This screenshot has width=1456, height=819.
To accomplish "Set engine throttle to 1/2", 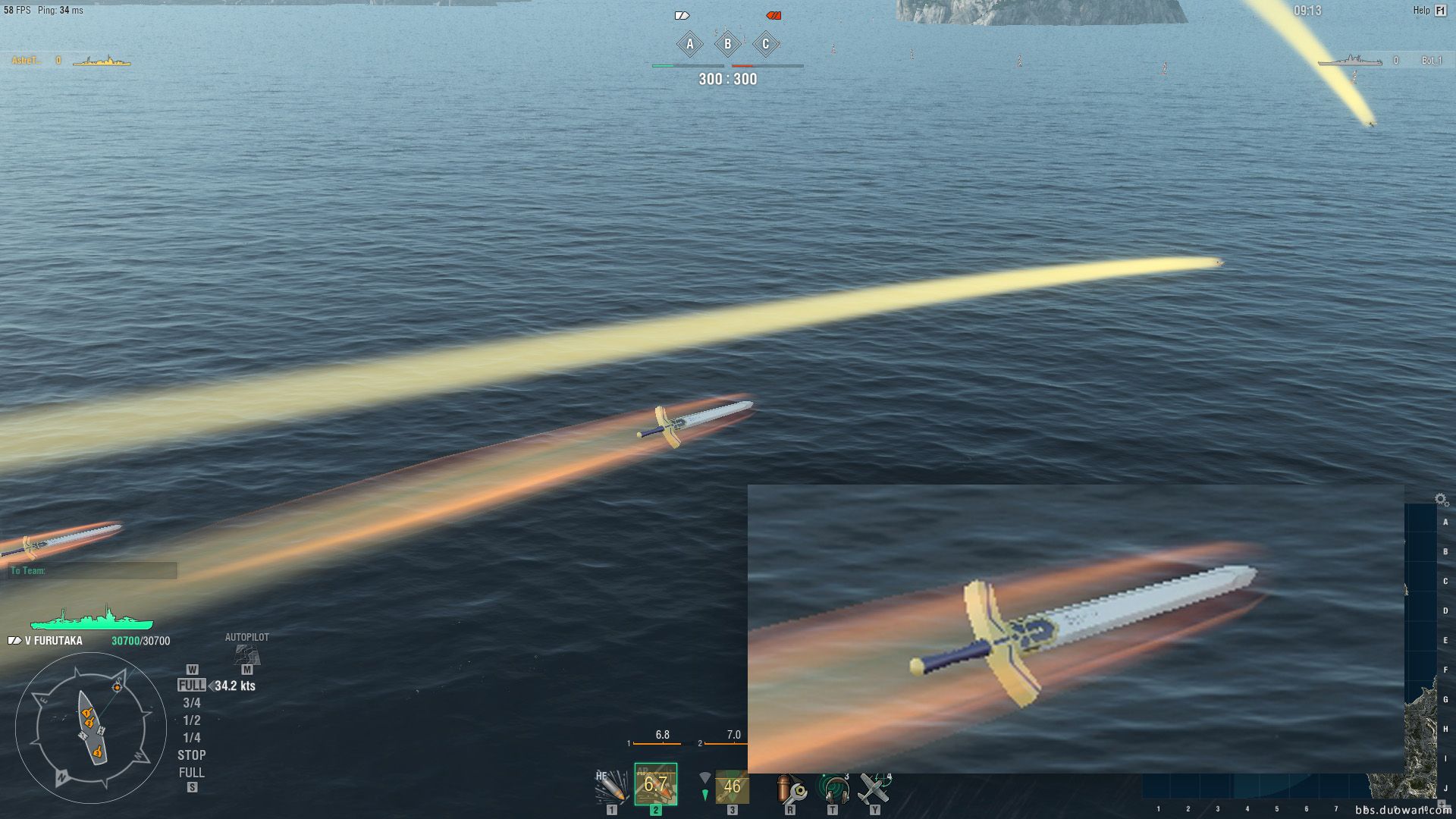I will click(192, 720).
